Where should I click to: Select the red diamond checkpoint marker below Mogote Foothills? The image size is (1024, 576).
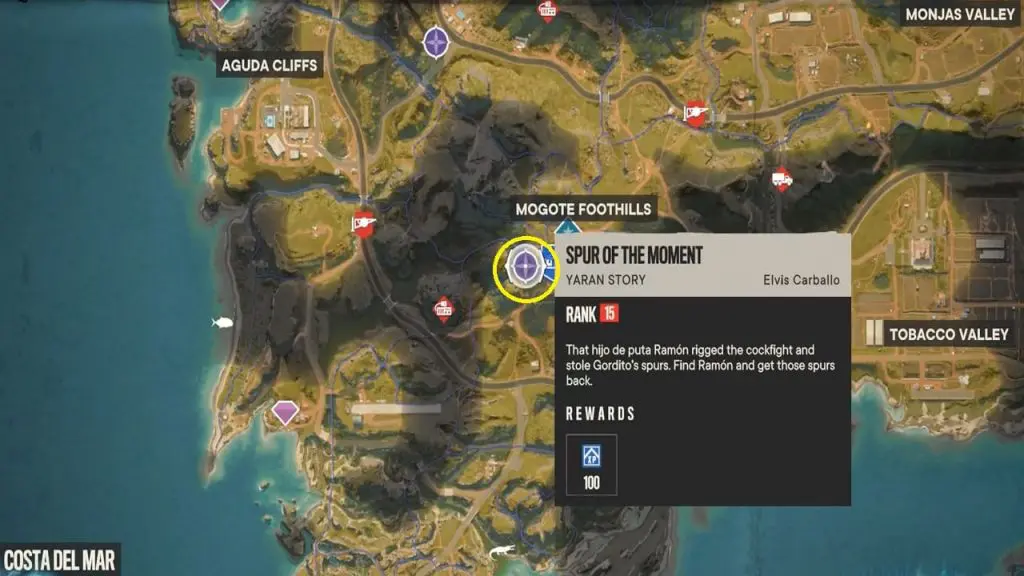443,310
